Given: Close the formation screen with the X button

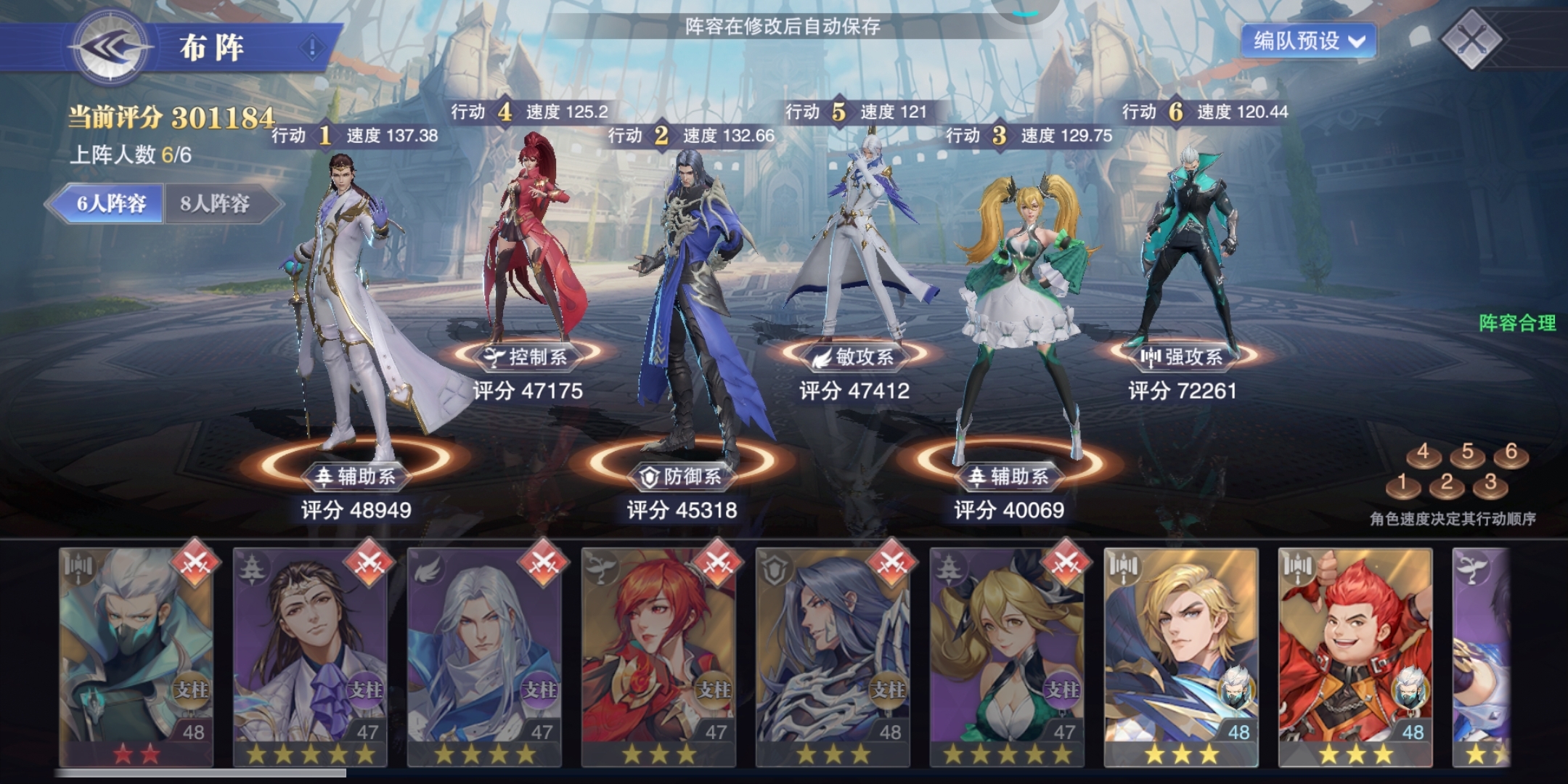Looking at the screenshot, I should click(1471, 39).
